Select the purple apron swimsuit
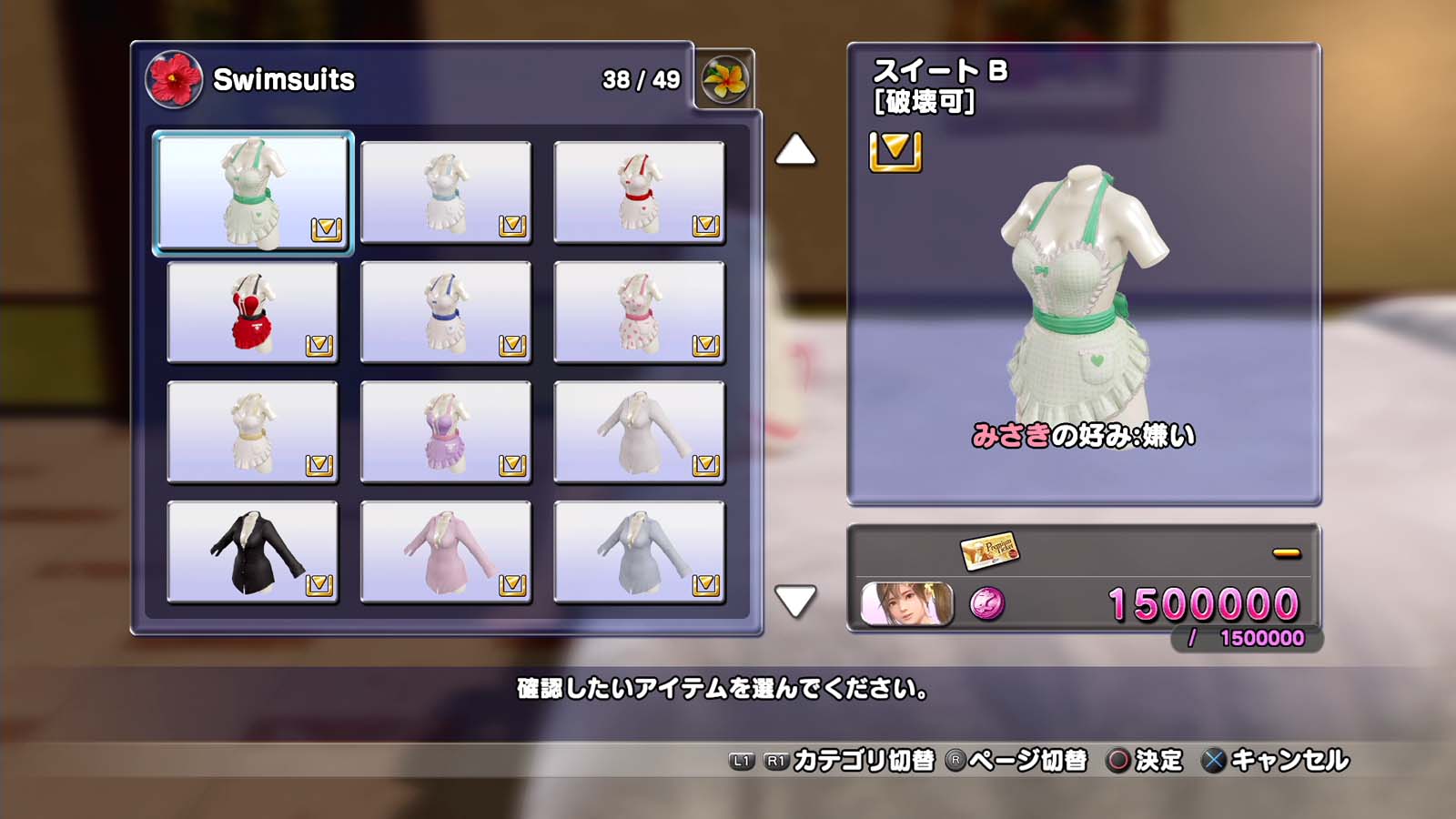The image size is (1456, 819). click(446, 432)
